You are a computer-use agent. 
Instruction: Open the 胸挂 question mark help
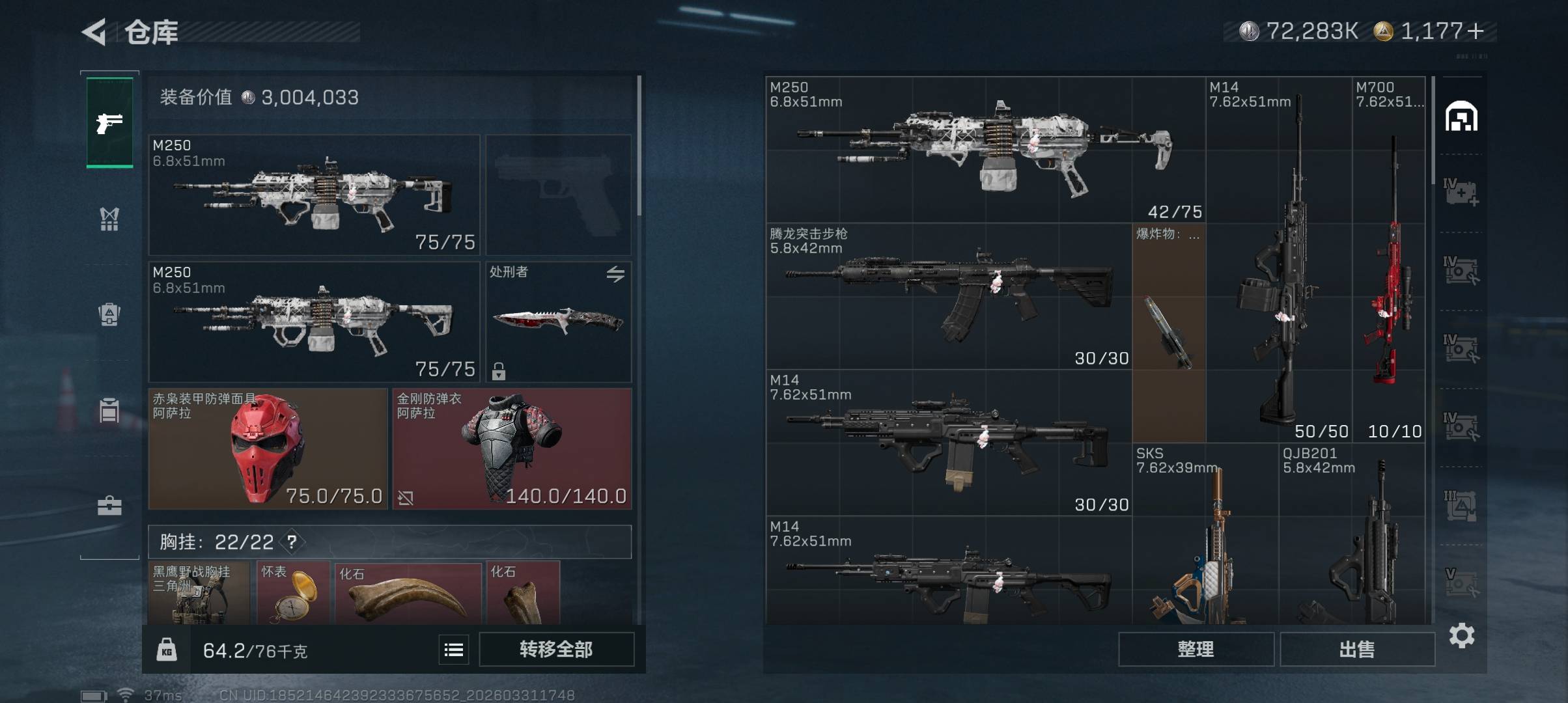pyautogui.click(x=292, y=542)
